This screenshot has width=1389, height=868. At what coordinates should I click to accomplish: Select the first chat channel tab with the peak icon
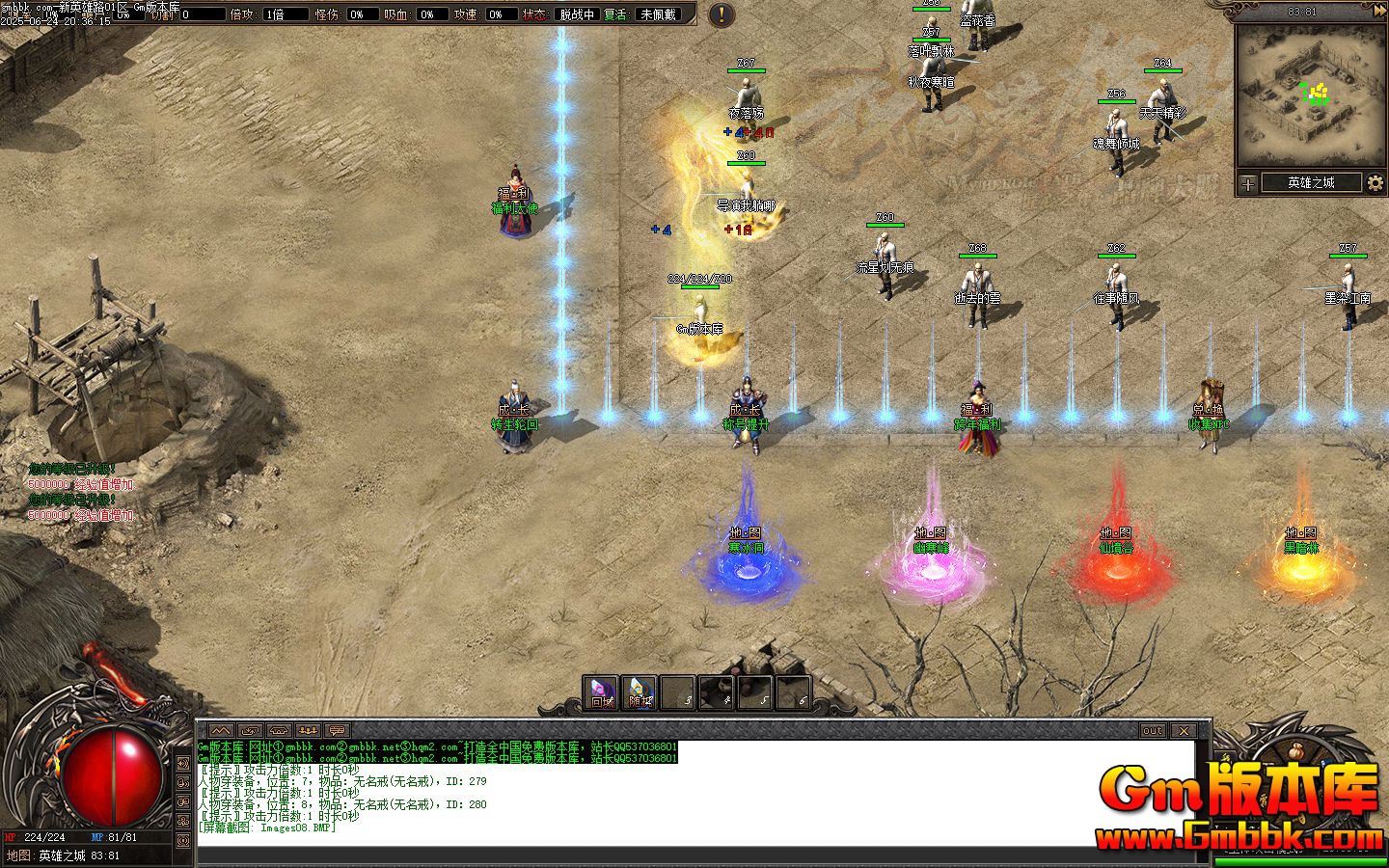click(221, 730)
